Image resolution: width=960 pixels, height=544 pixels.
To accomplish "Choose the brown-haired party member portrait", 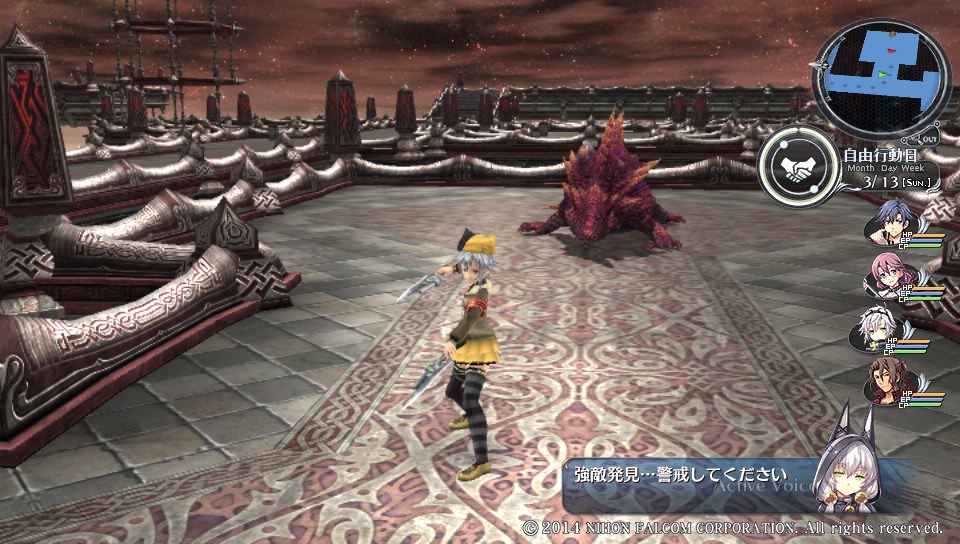I will 883,382.
